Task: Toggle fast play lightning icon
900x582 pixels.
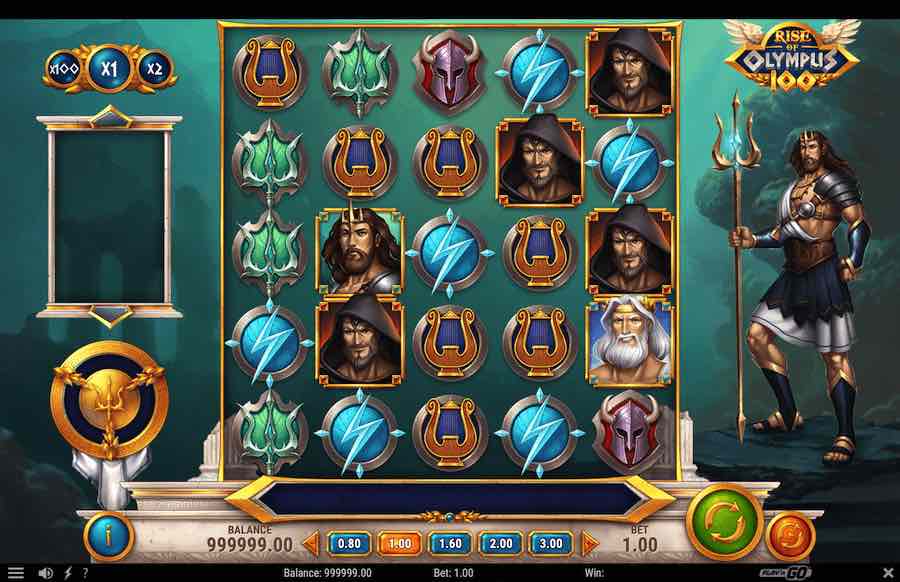Action: (x=67, y=573)
